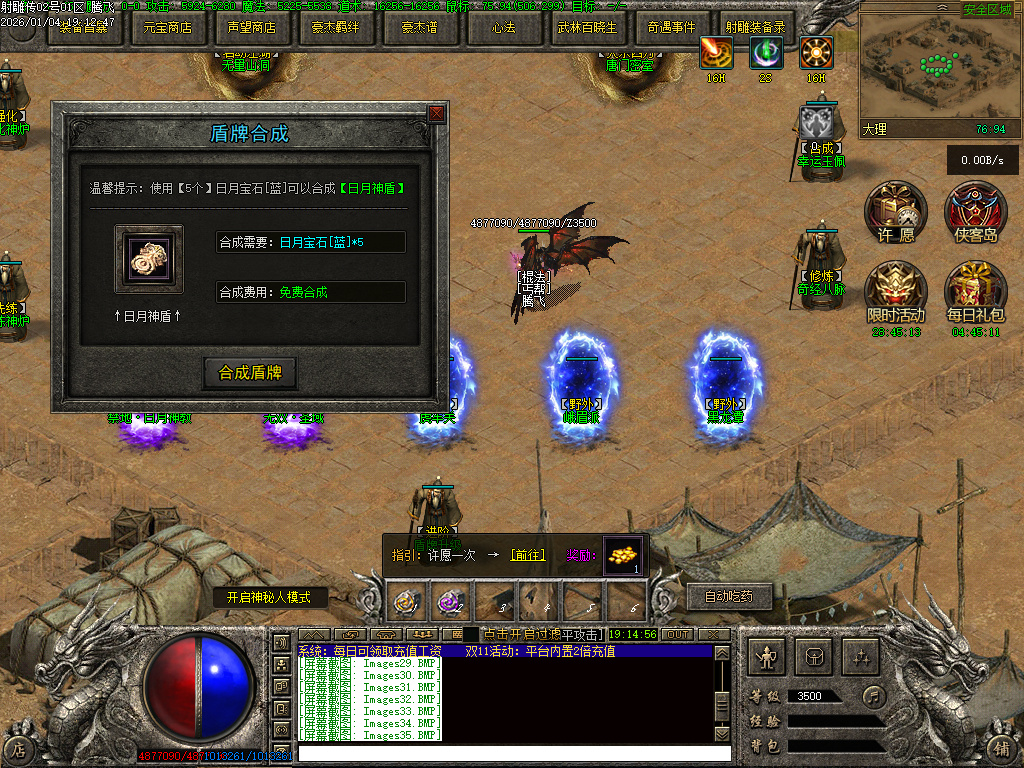The image size is (1024, 768).
Task: Open the 侠客岛 icon
Action: 975,210
